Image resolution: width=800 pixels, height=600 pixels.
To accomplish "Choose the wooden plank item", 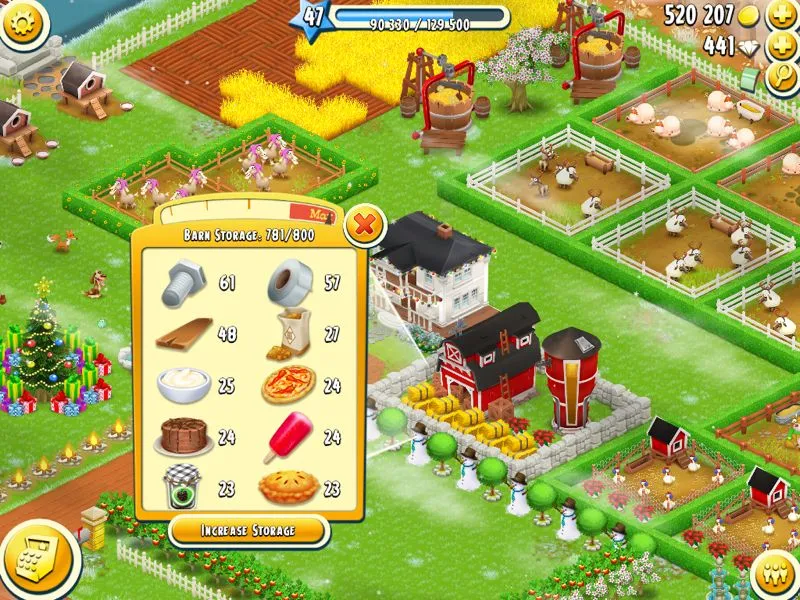I will [x=183, y=334].
